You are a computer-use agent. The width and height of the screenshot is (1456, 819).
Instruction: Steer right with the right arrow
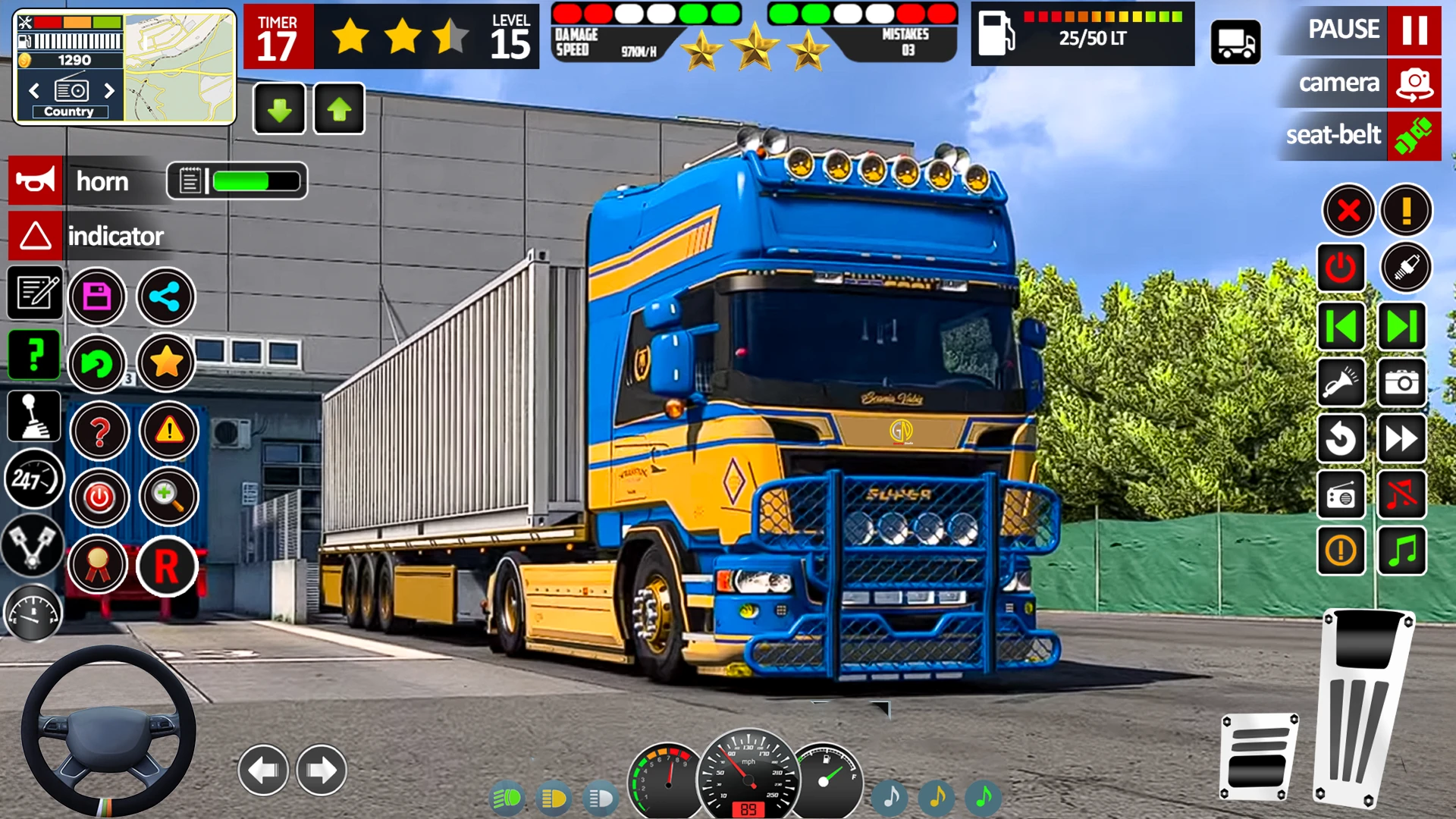[322, 770]
